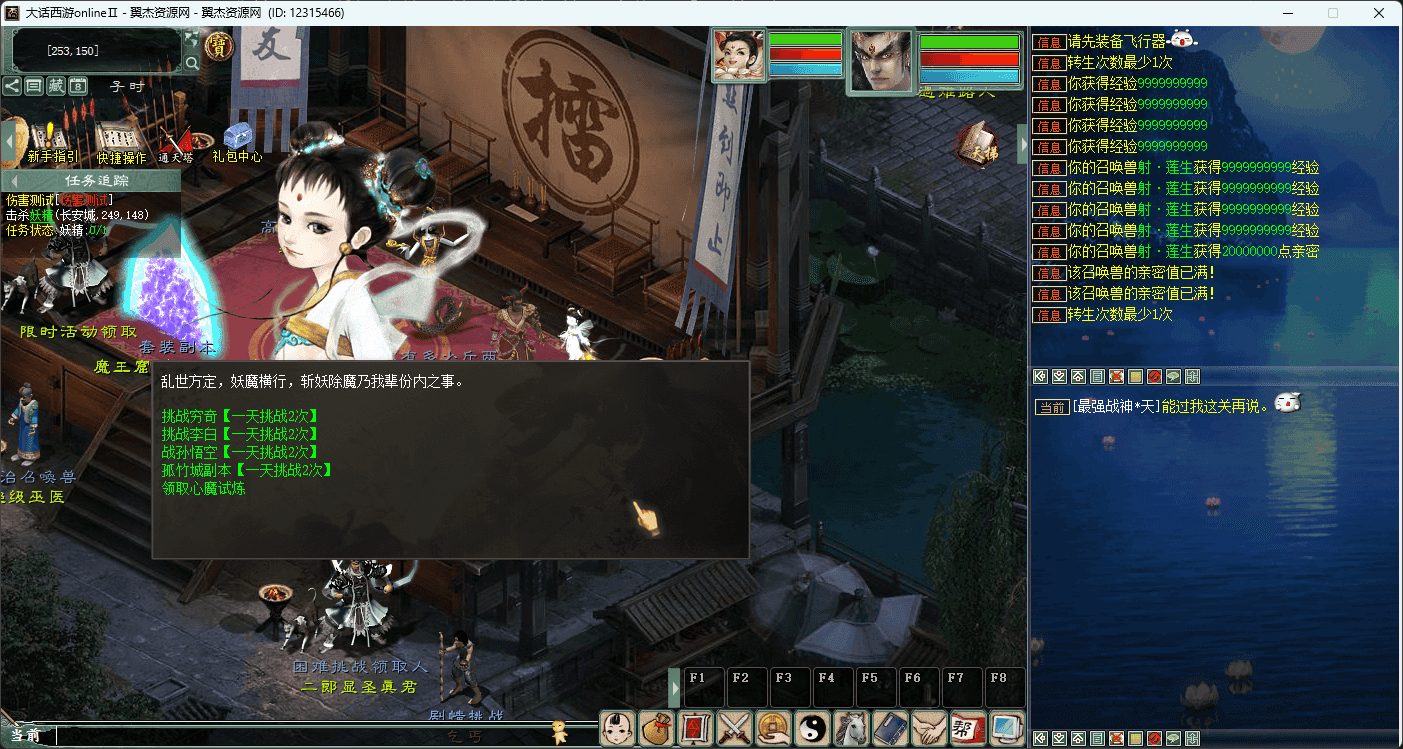1403x749 pixels.
Task: Click the gold 寶 treasure coin icon
Action: pos(217,45)
